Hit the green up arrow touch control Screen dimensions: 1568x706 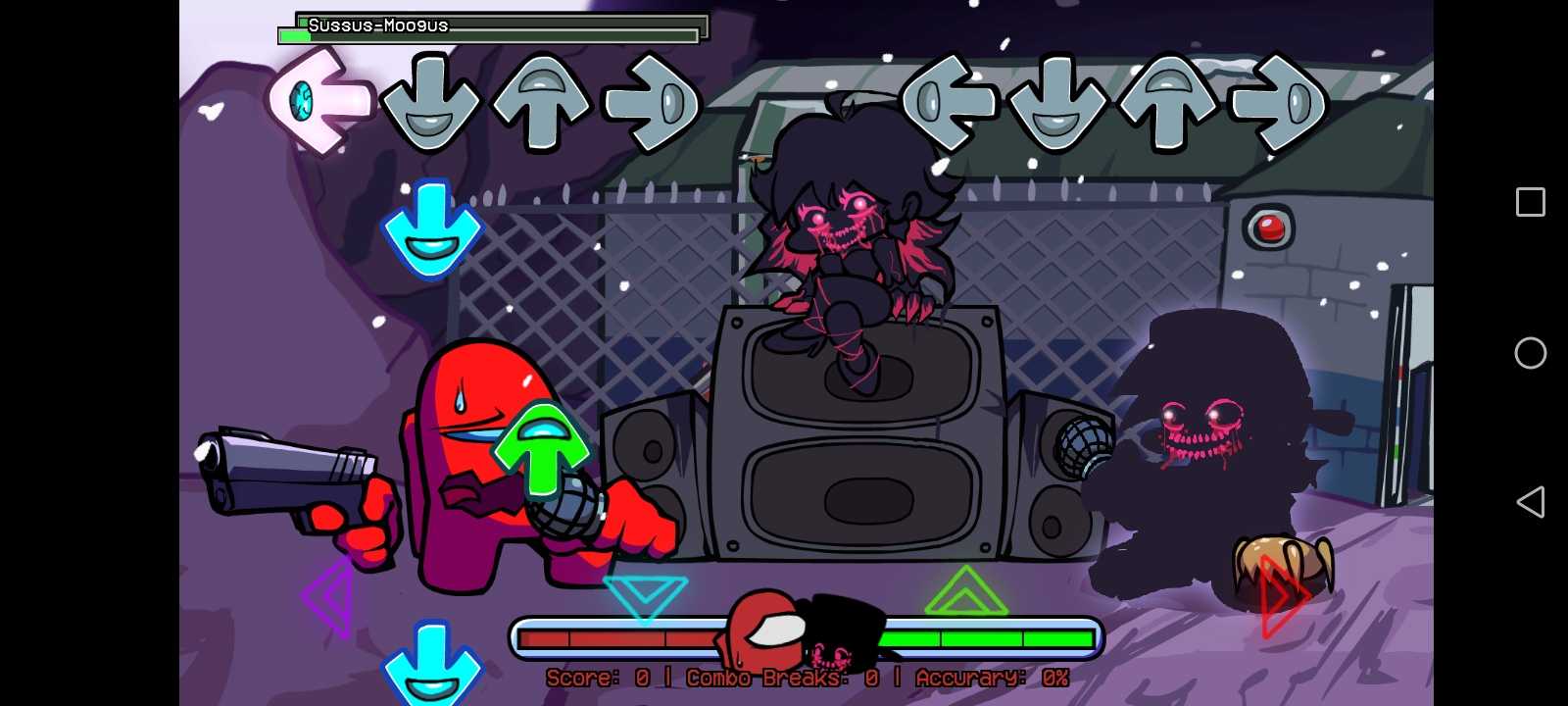[965, 592]
